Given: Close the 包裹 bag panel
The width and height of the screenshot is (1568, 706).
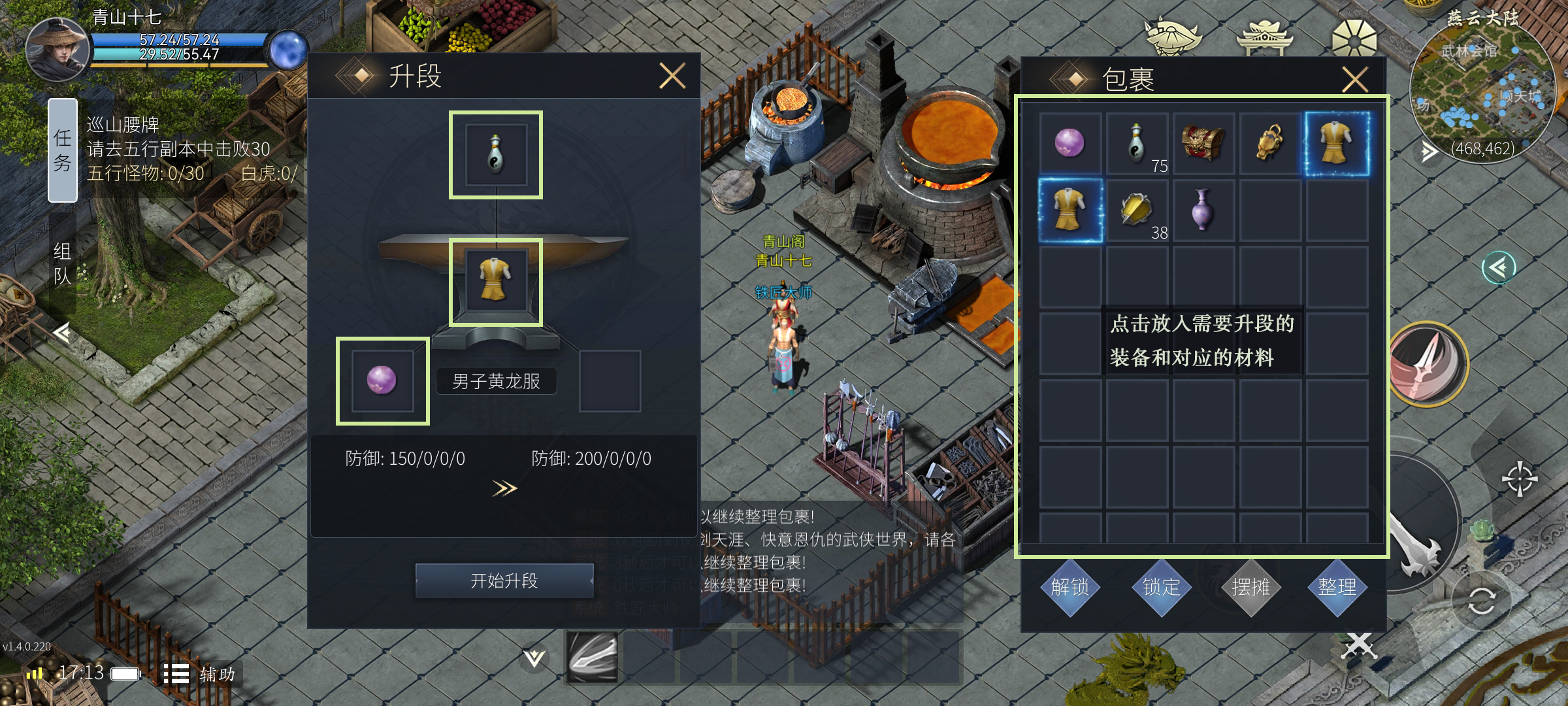Looking at the screenshot, I should click(1355, 80).
